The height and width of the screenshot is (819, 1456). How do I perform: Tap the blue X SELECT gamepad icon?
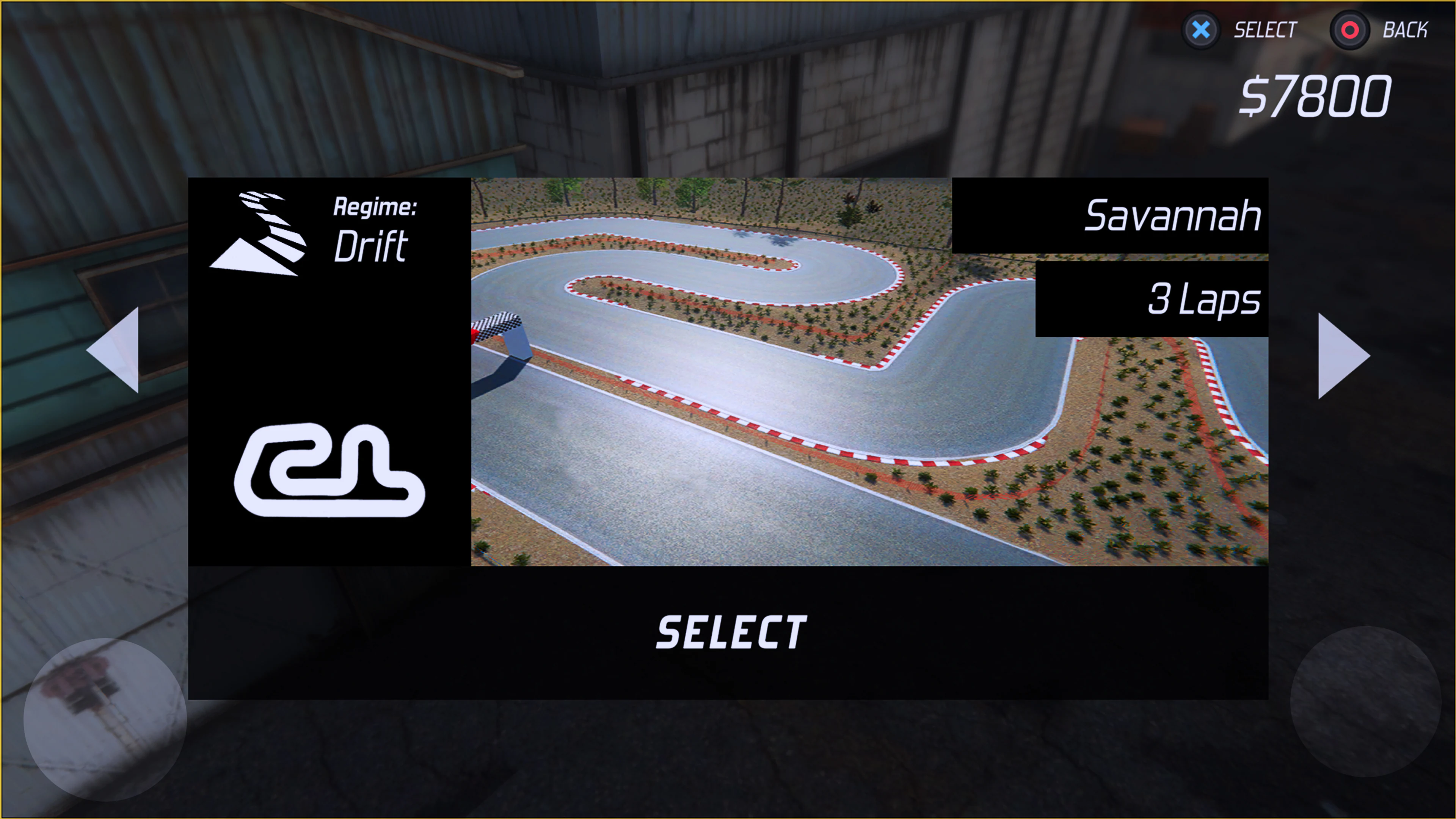click(1200, 30)
